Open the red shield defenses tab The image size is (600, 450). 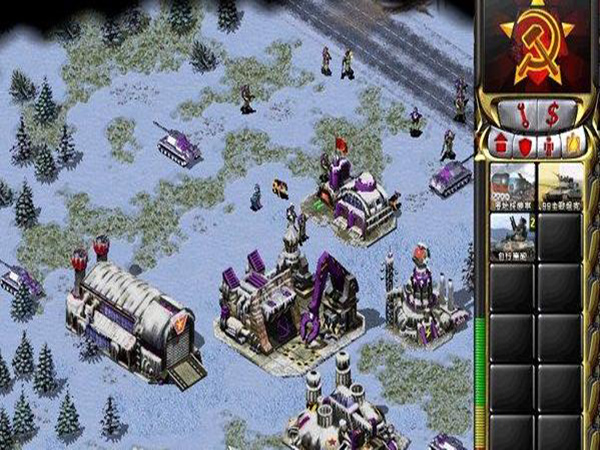[524, 144]
